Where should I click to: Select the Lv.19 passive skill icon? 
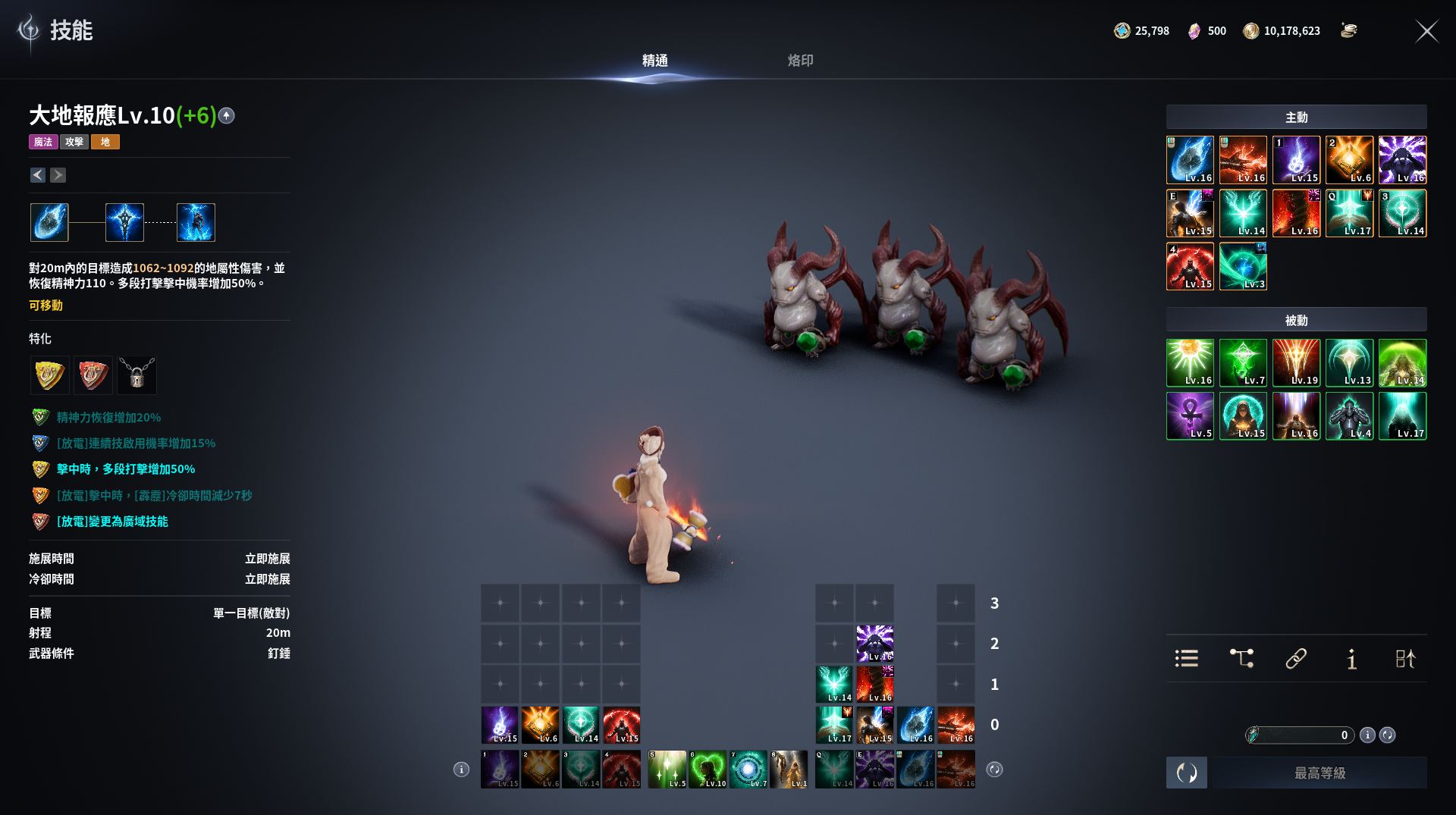coord(1296,363)
